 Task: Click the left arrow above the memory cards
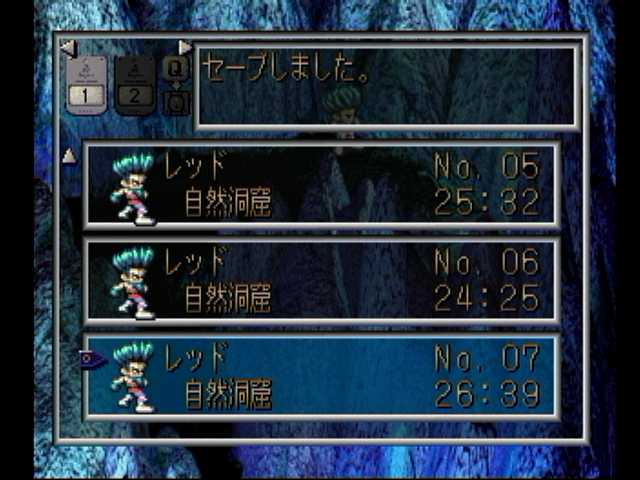coord(67,47)
